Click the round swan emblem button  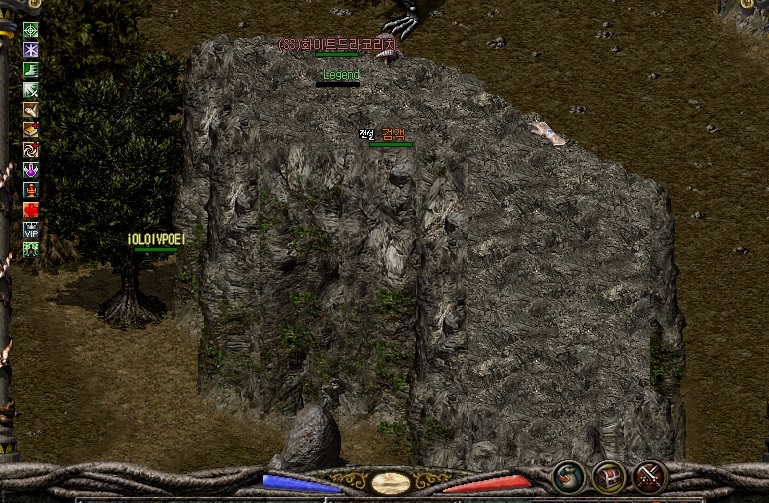point(569,477)
